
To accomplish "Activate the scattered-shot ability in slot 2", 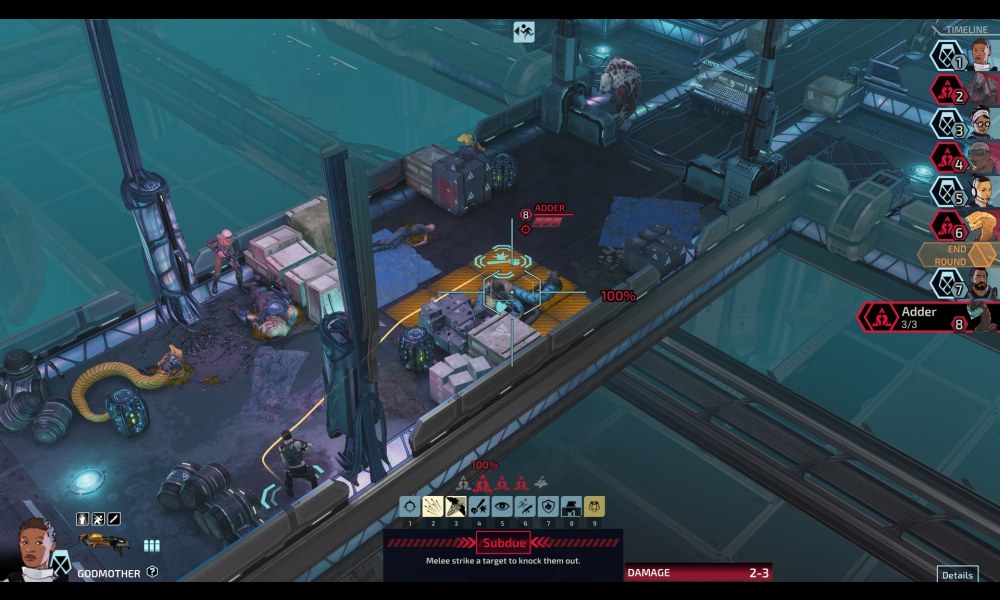I will pos(432,507).
